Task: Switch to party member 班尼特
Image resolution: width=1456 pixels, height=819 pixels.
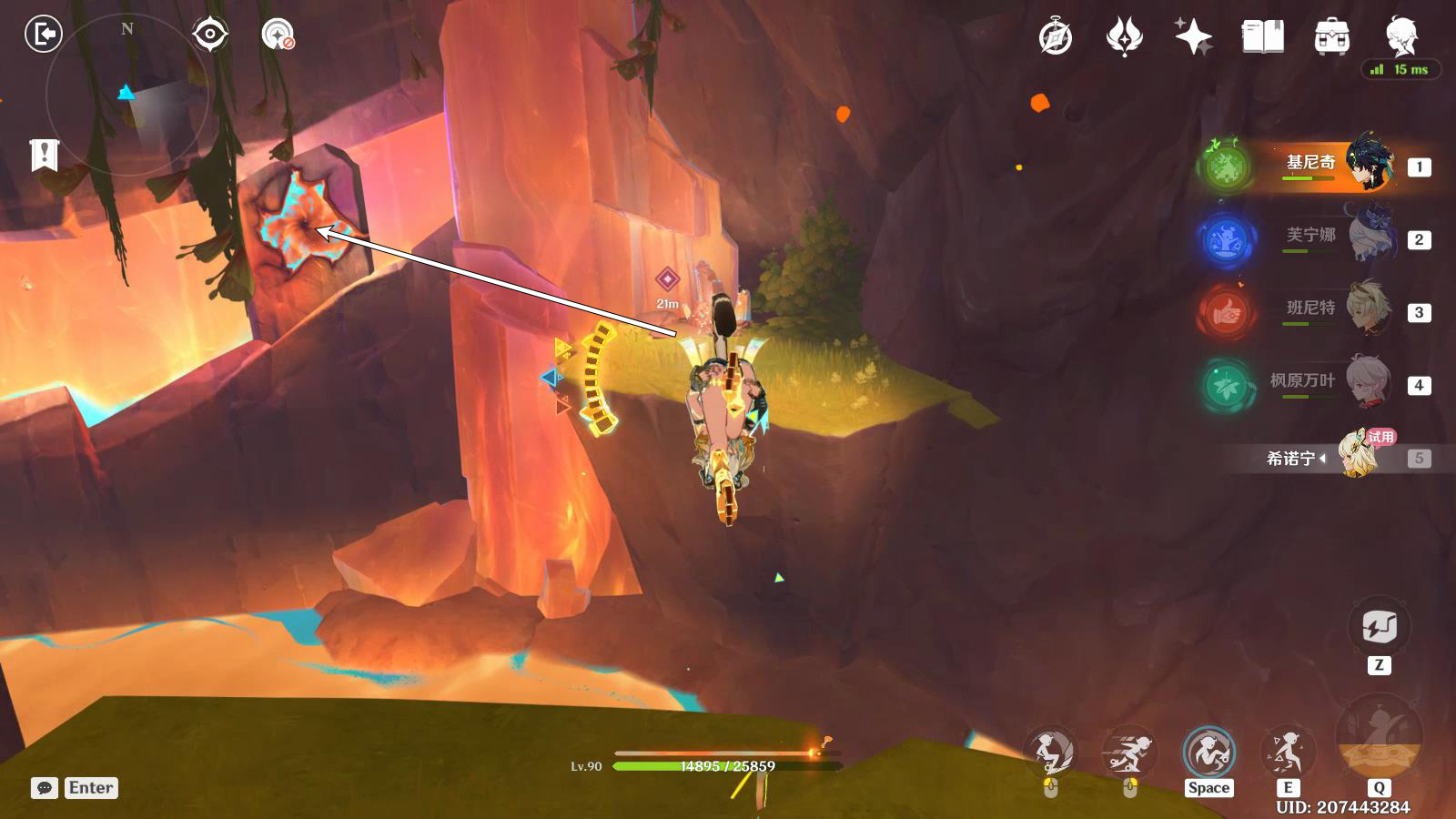Action: click(x=1310, y=311)
